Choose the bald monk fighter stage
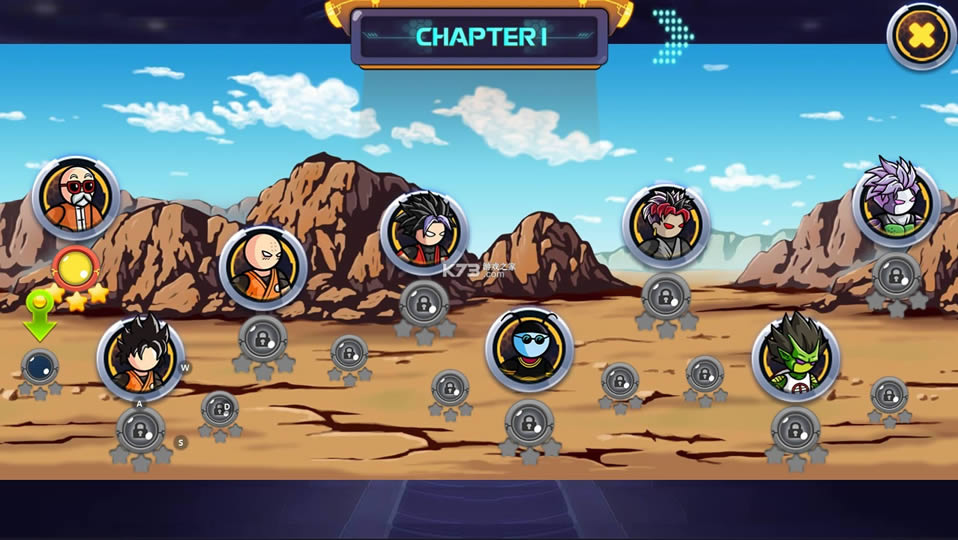Screen dimensions: 958x540 263,267
